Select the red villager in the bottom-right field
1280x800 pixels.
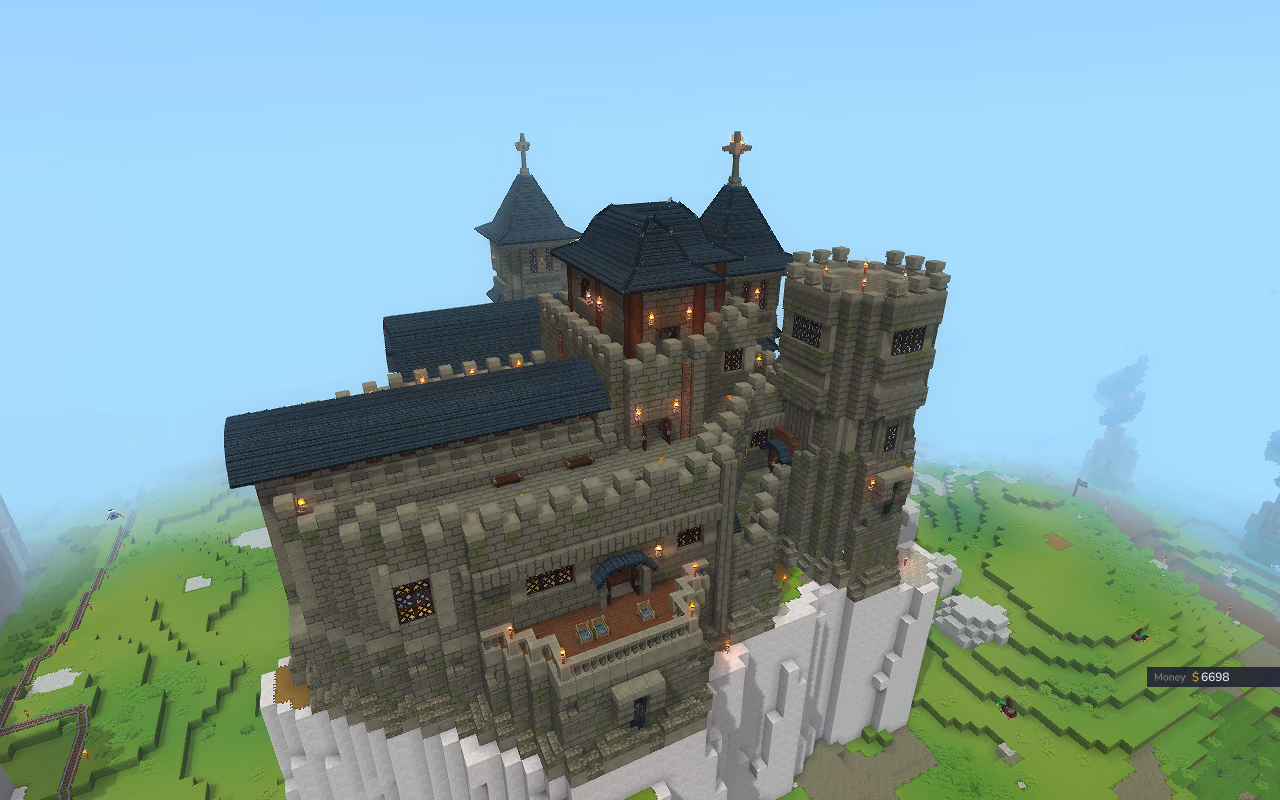point(1139,636)
